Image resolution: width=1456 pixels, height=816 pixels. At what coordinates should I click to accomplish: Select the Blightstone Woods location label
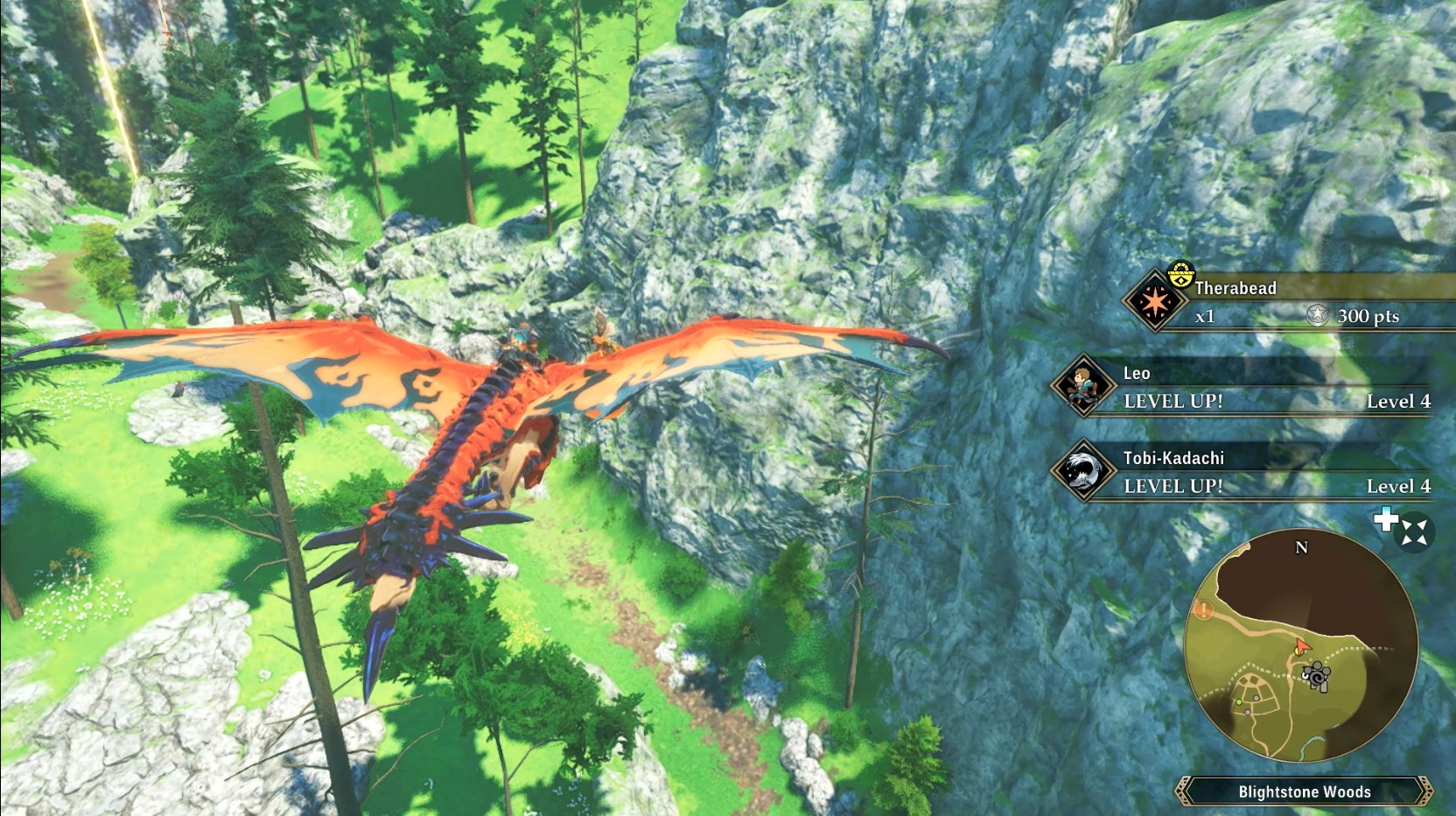[x=1304, y=791]
